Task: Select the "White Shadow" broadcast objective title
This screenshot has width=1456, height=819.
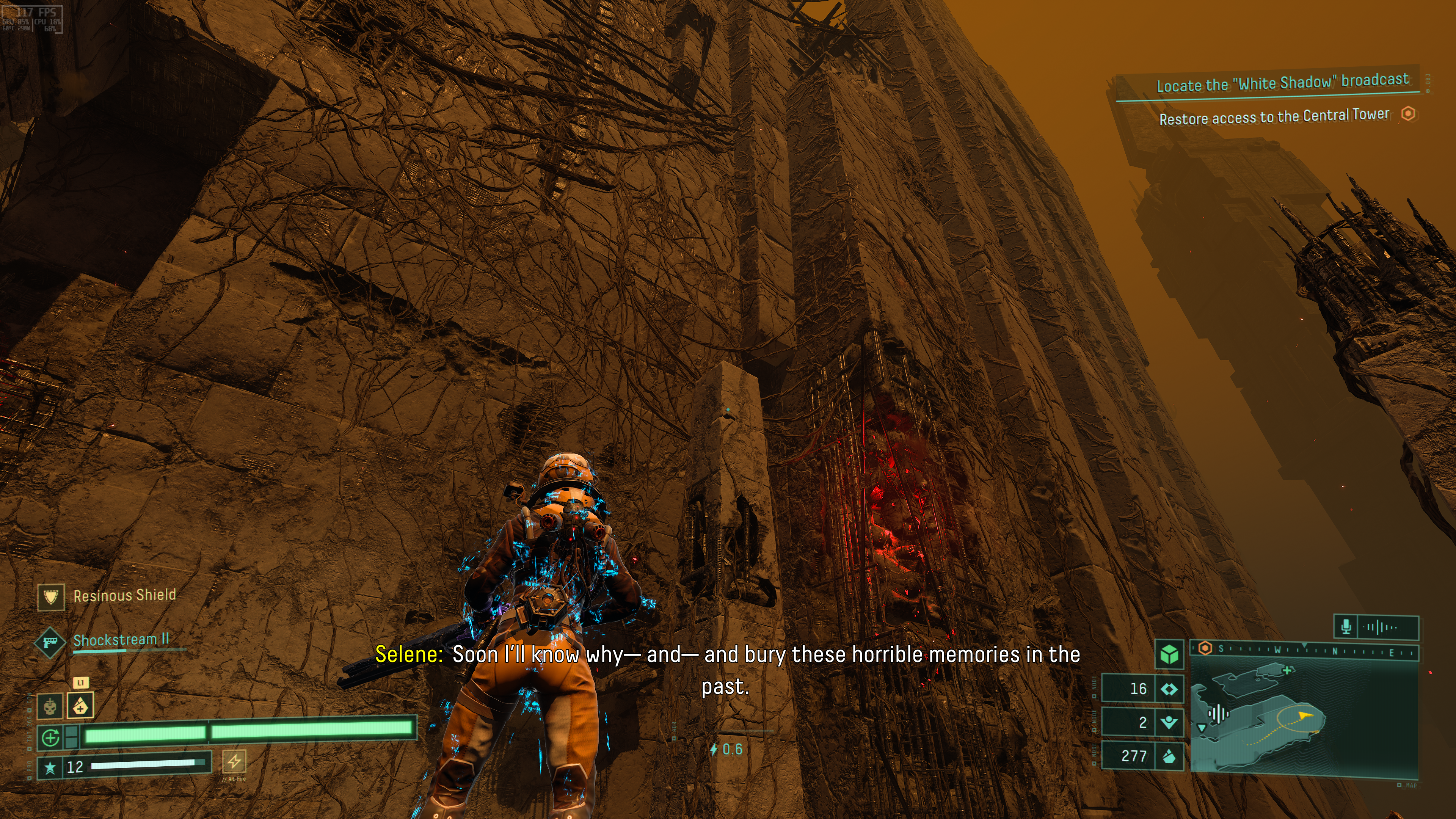Action: [1282, 83]
